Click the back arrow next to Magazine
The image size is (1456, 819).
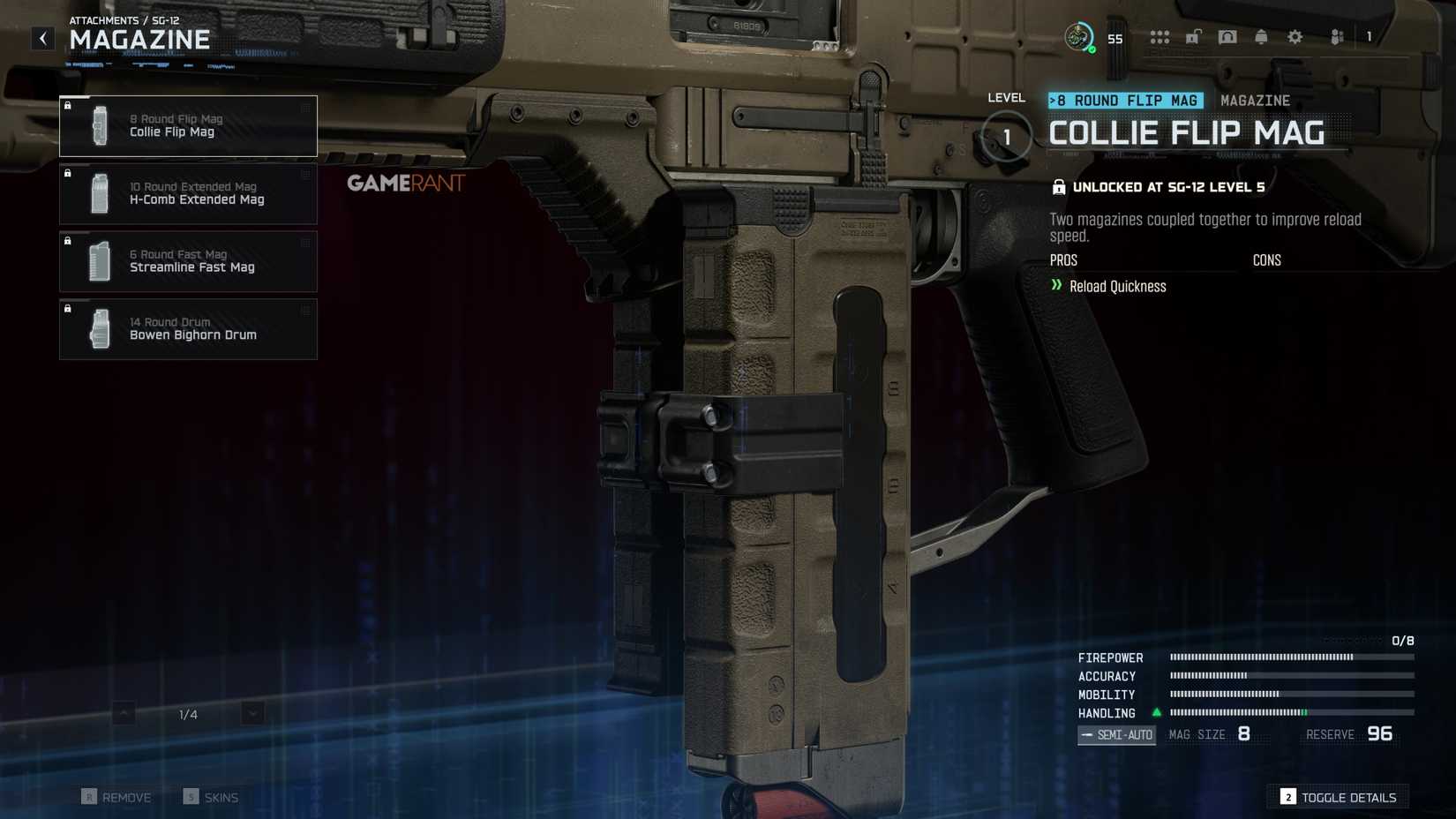[42, 38]
